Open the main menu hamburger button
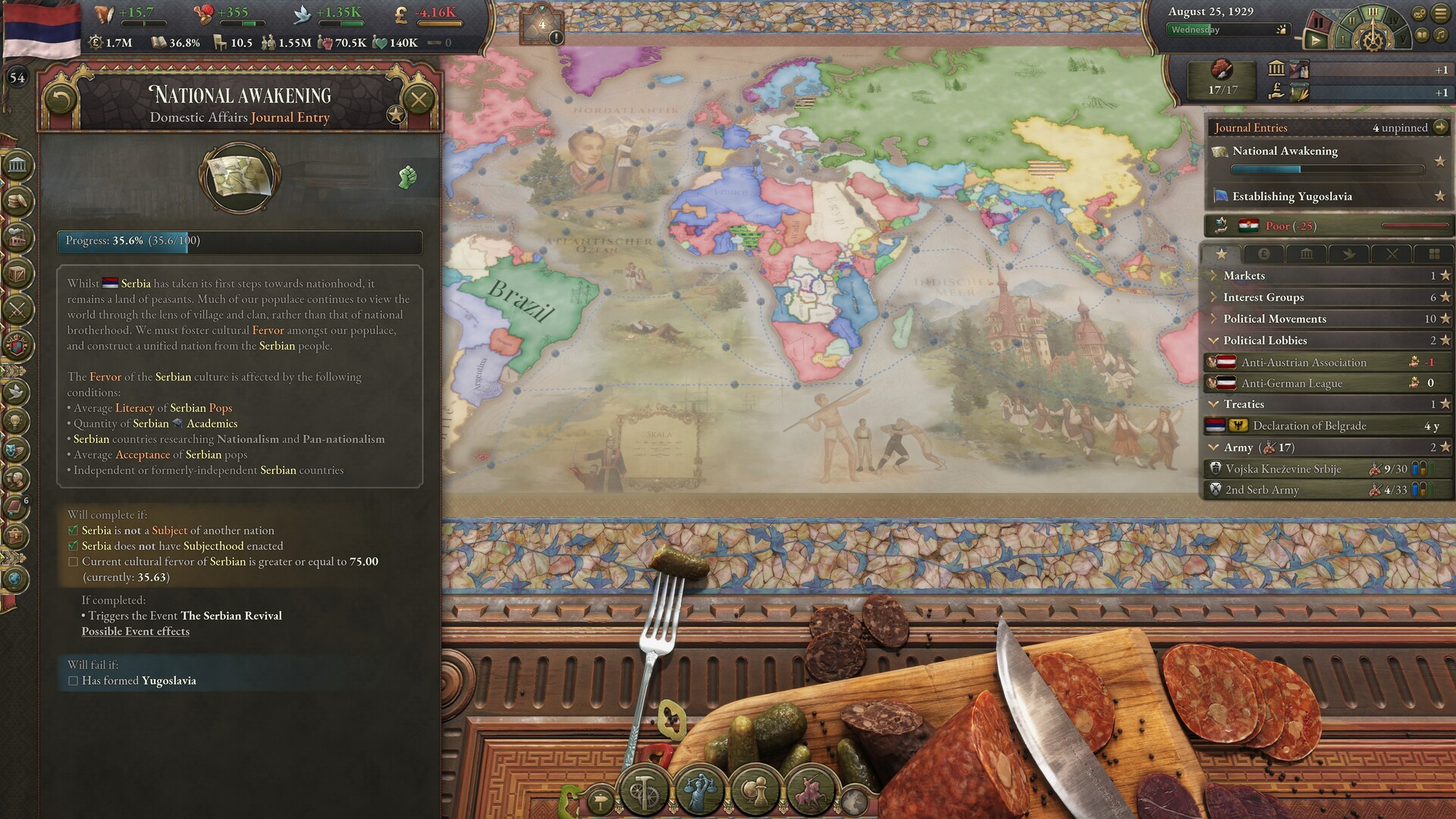The width and height of the screenshot is (1456, 819). (1440, 14)
